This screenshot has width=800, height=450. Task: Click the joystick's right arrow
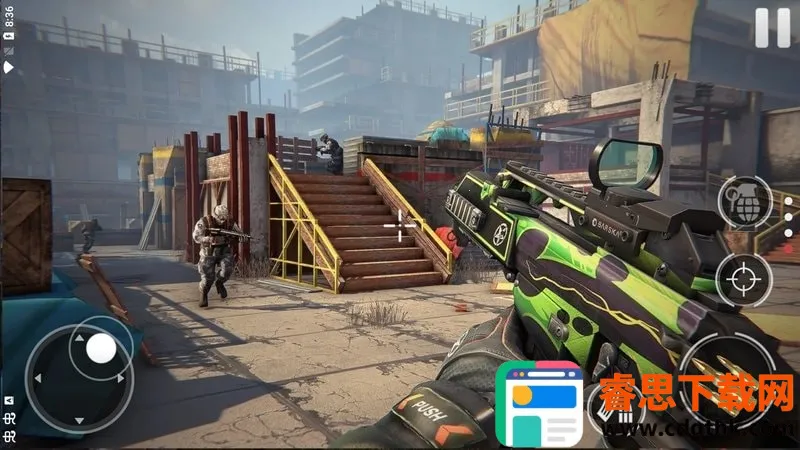click(x=121, y=380)
